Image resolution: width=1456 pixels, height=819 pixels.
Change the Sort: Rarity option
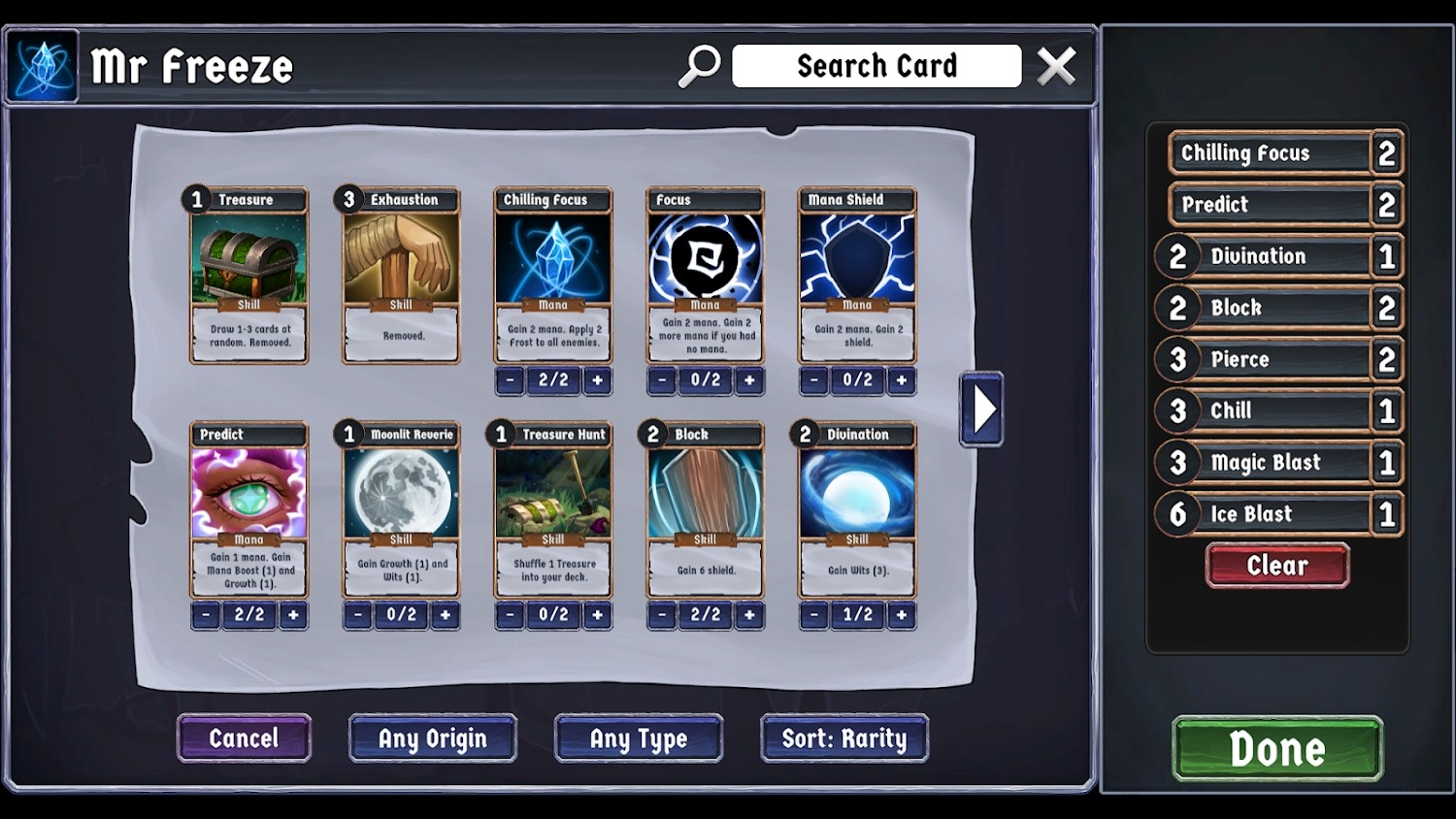tap(844, 737)
